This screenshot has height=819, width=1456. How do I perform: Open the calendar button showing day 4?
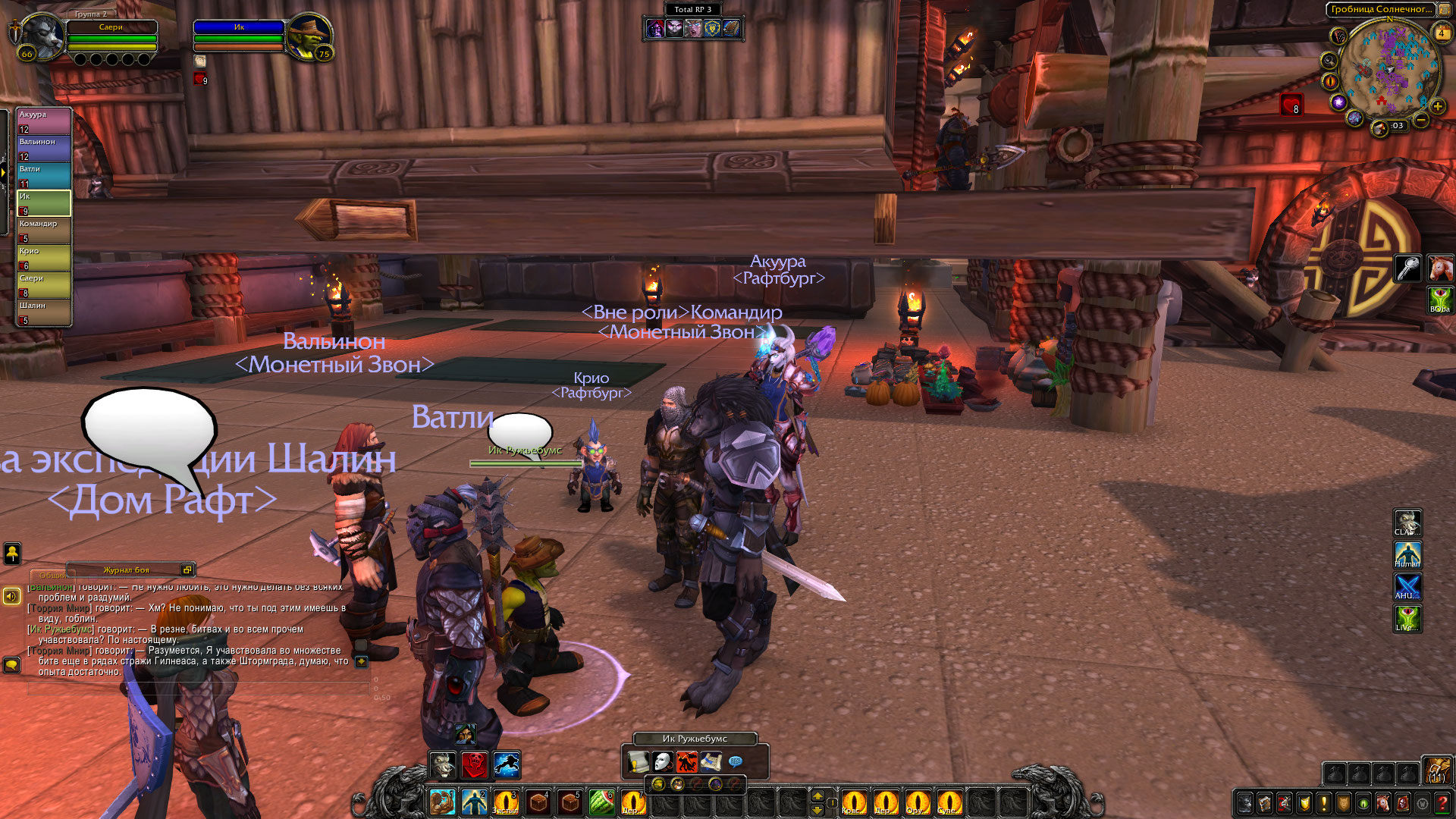(x=1442, y=33)
